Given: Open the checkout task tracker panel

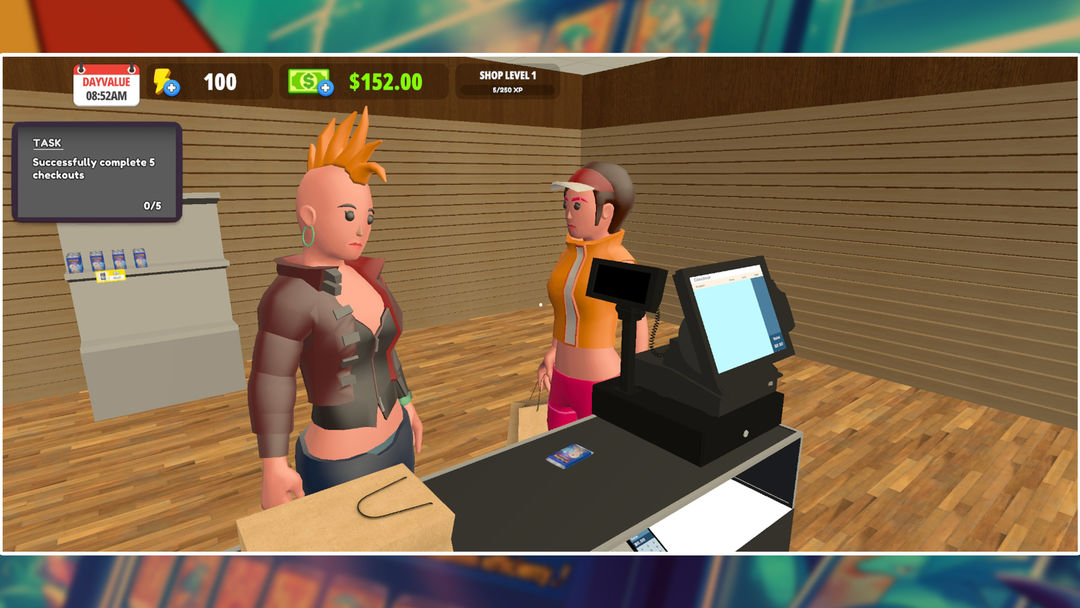Looking at the screenshot, I should 96,172.
